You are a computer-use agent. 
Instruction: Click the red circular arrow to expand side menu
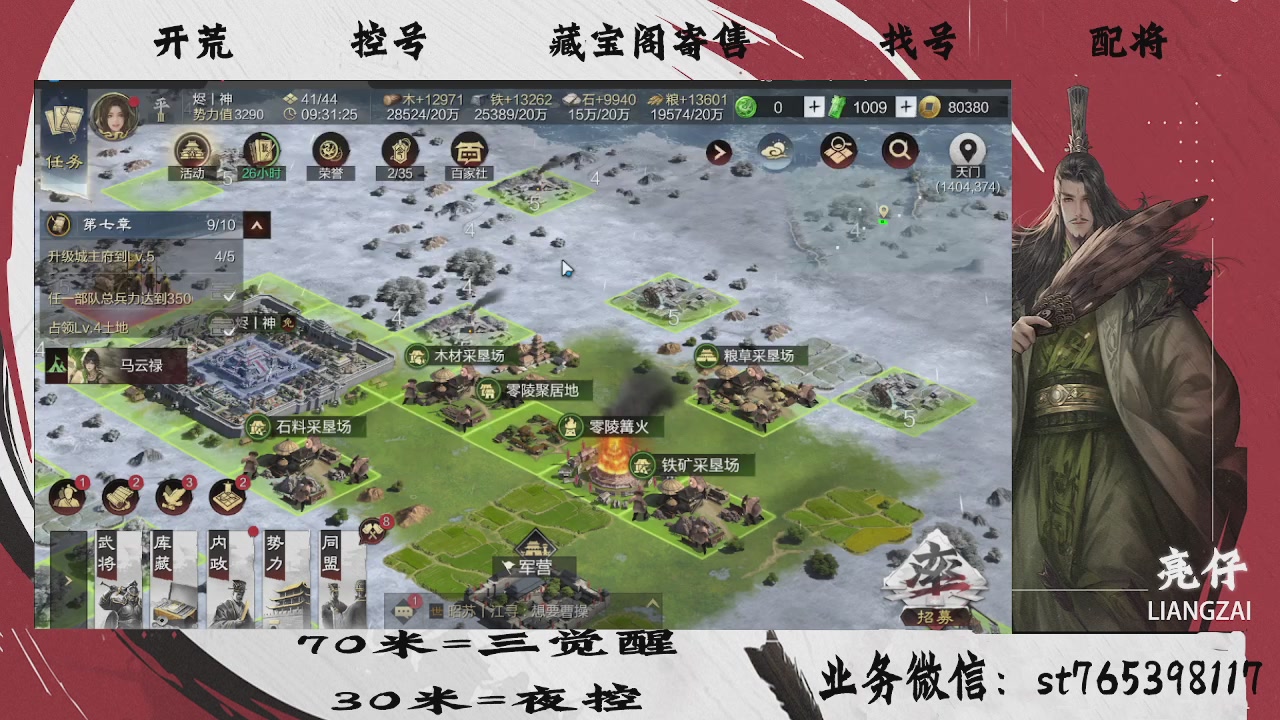click(717, 152)
